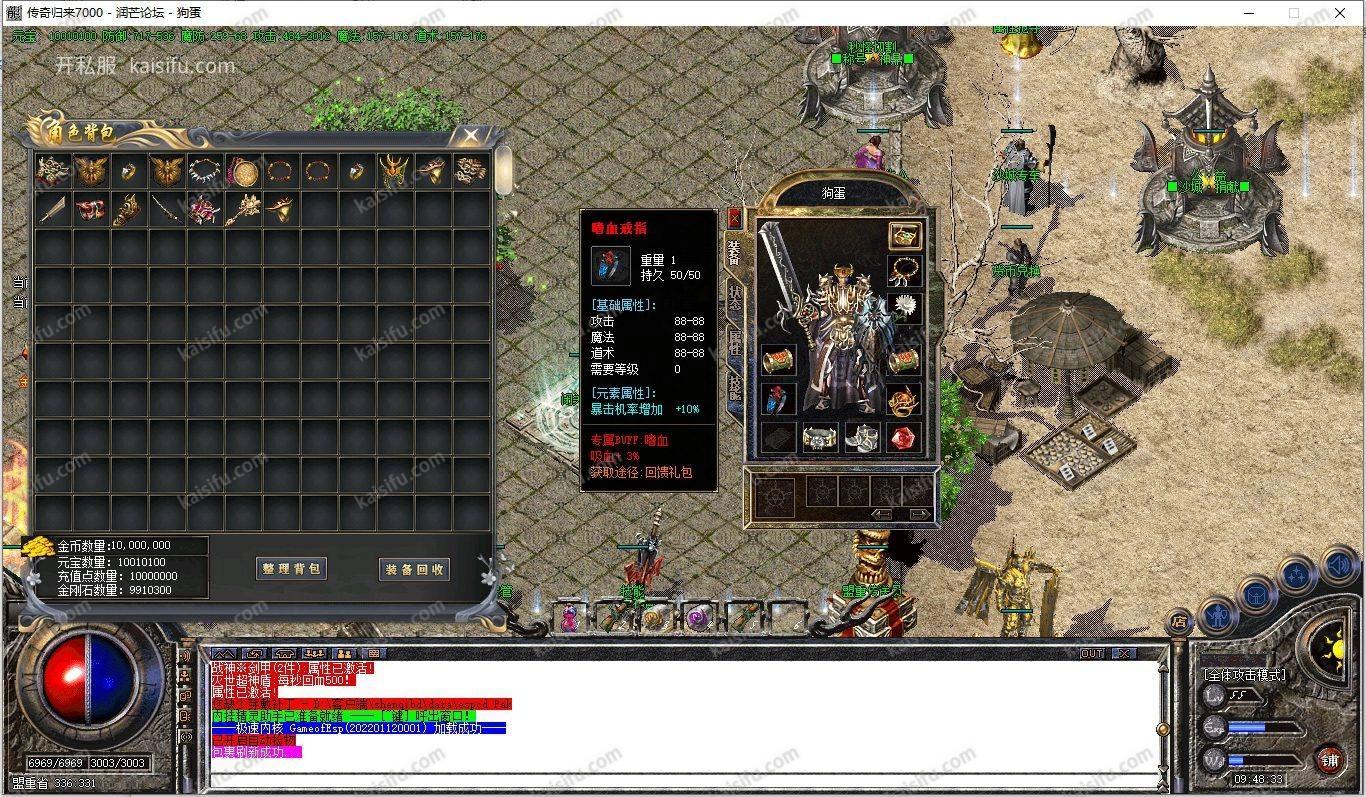Viewport: 1366px width, 797px height.
Task: Click the 整理背包 sort button
Action: pyautogui.click(x=292, y=569)
